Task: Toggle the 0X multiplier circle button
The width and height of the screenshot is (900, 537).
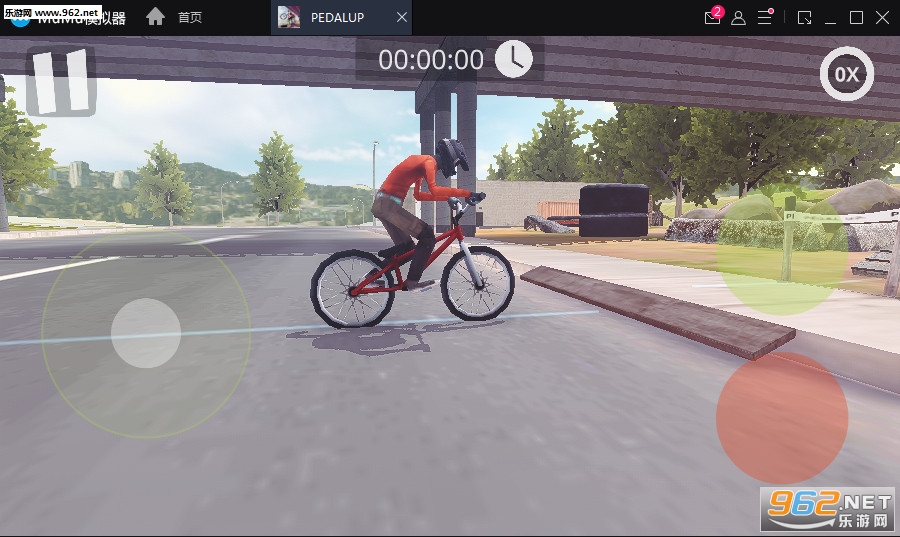Action: pos(847,75)
